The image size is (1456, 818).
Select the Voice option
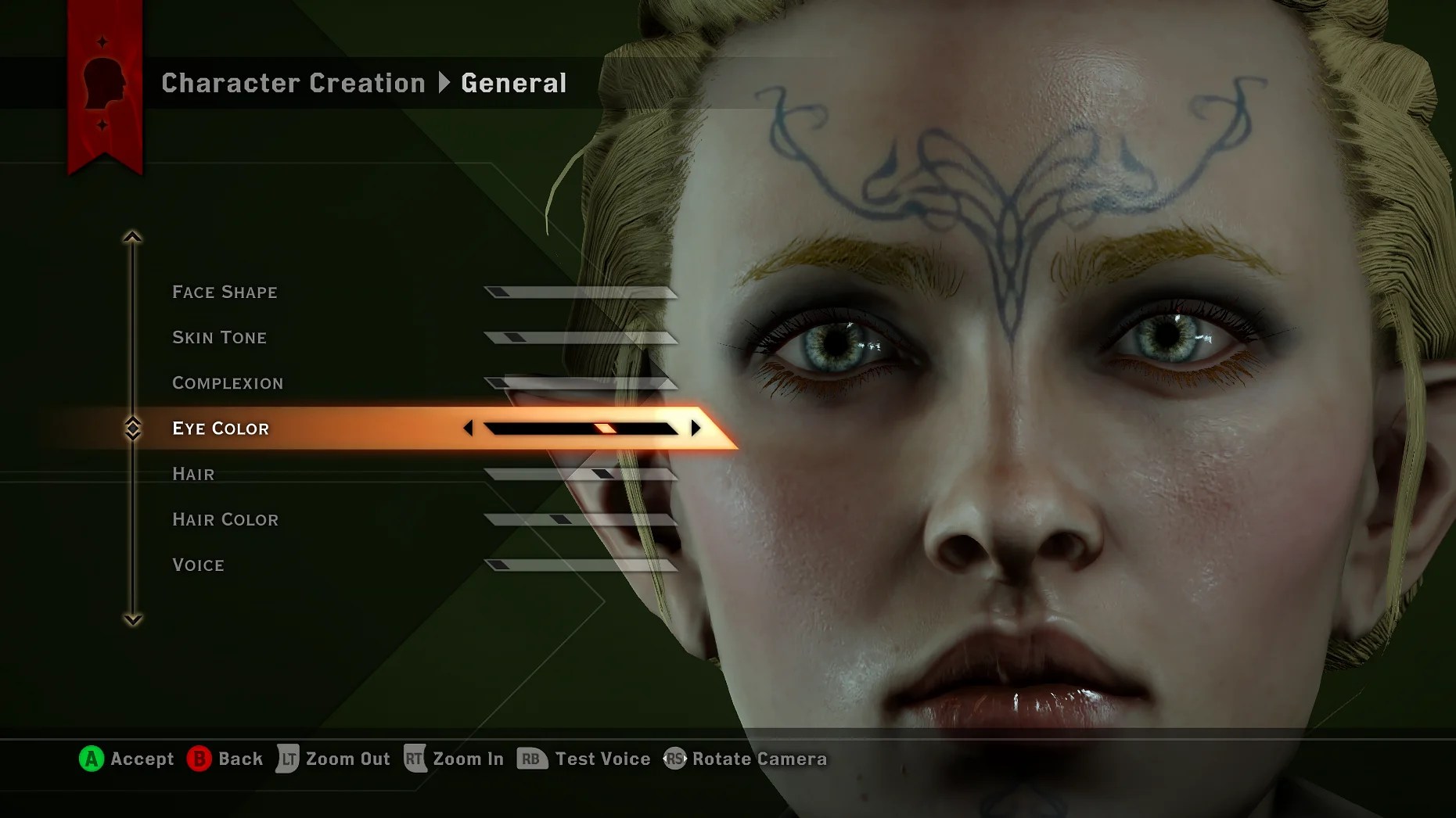pos(198,564)
